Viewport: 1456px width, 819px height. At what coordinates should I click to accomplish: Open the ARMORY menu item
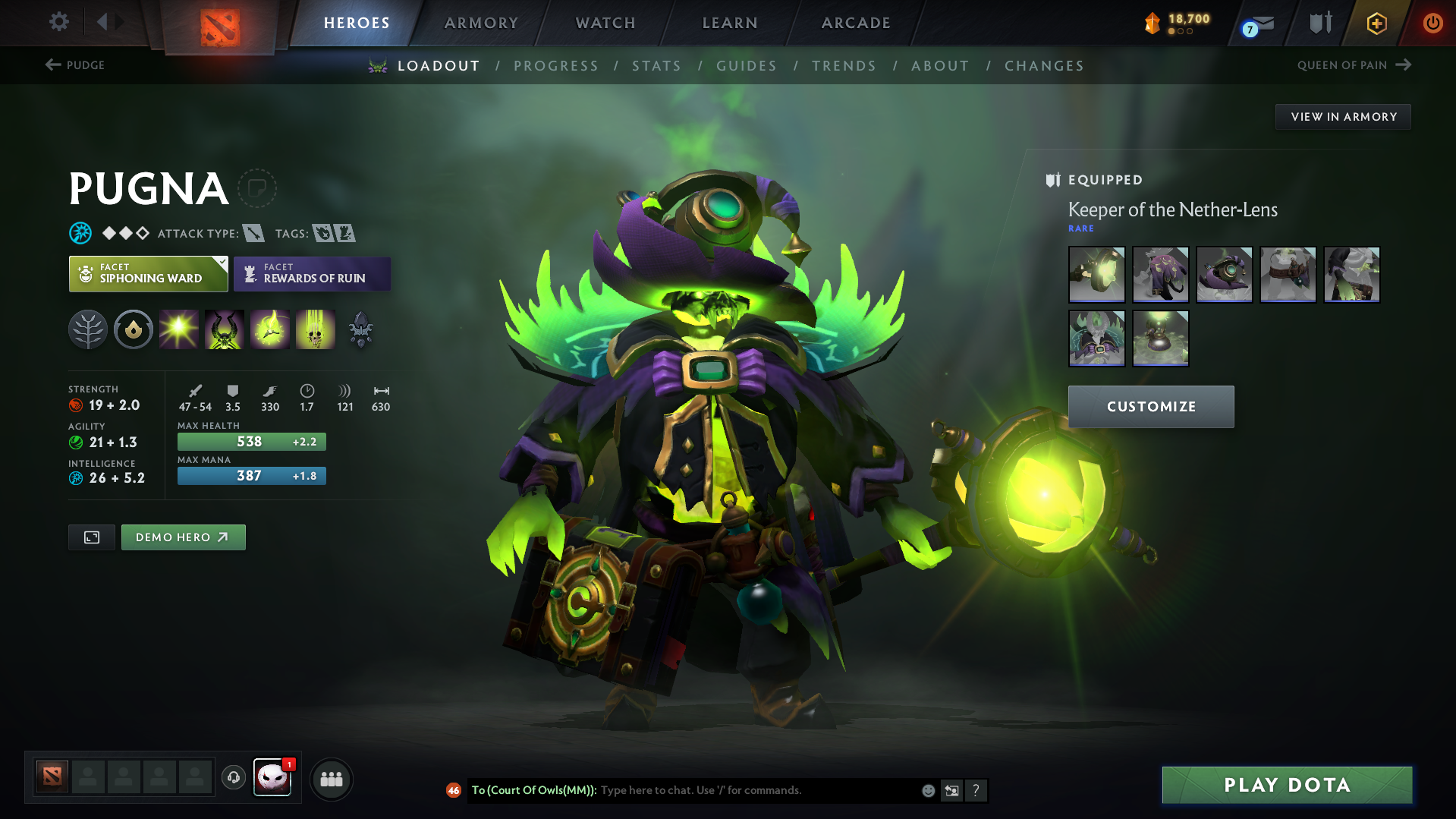[481, 23]
